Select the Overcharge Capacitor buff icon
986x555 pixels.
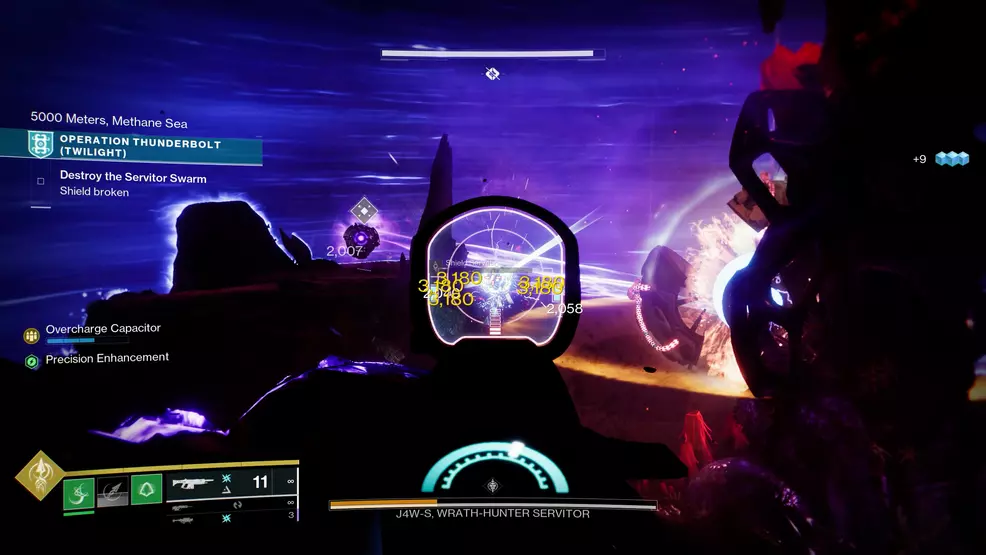click(31, 335)
